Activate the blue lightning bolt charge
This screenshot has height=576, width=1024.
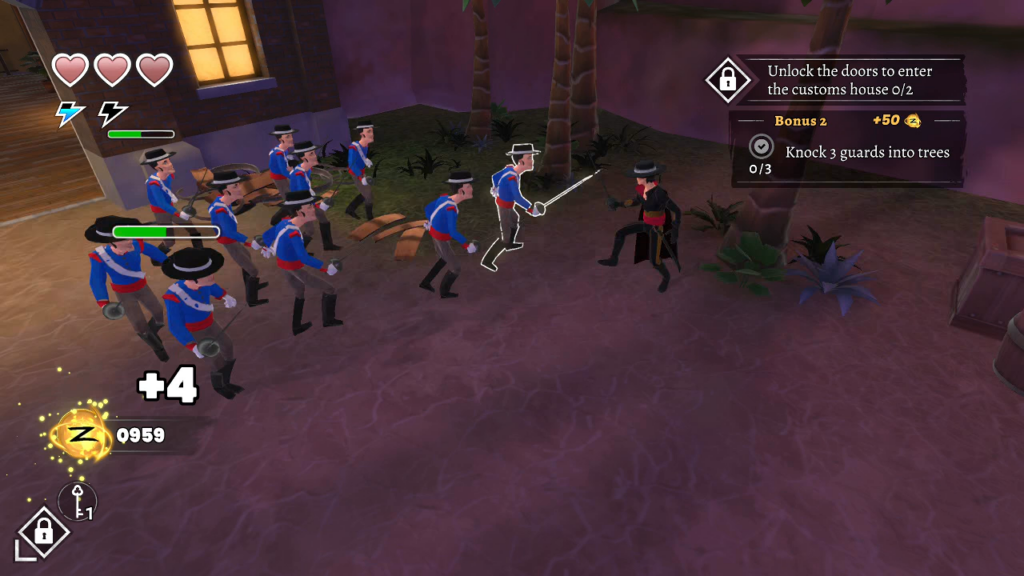click(70, 113)
